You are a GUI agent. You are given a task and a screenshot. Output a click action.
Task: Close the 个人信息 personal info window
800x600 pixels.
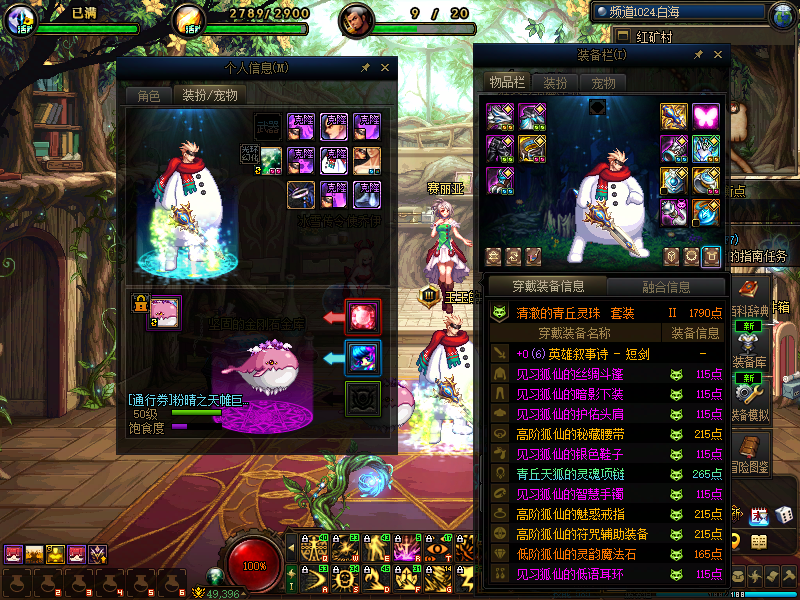(386, 67)
